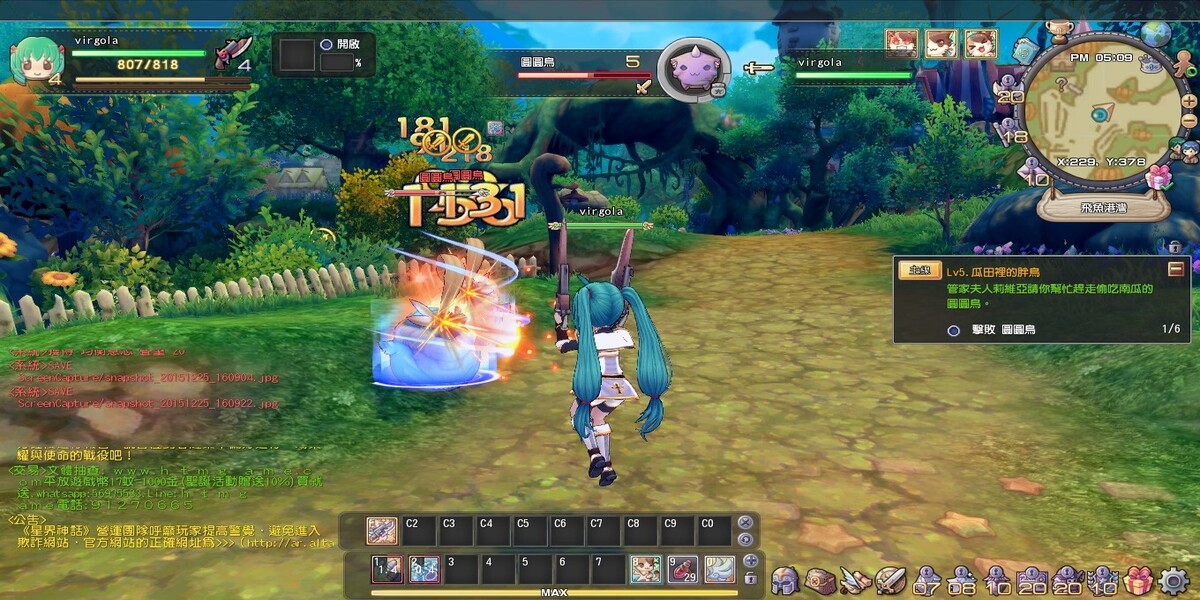
Task: Minimize the quest tracker panel
Action: pyautogui.click(x=1176, y=269)
